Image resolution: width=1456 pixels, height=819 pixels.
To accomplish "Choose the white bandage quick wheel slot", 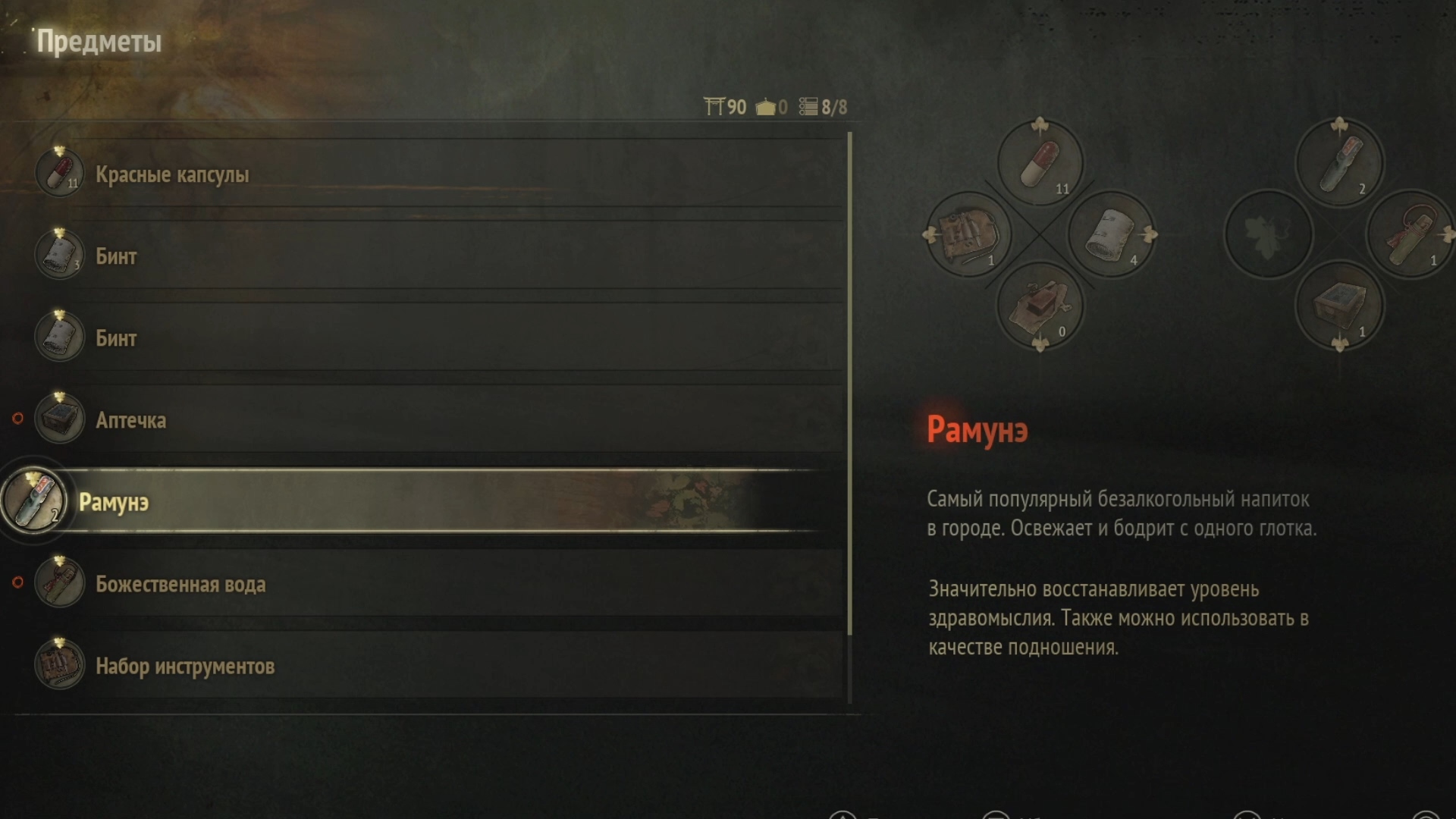I will point(1111,234).
